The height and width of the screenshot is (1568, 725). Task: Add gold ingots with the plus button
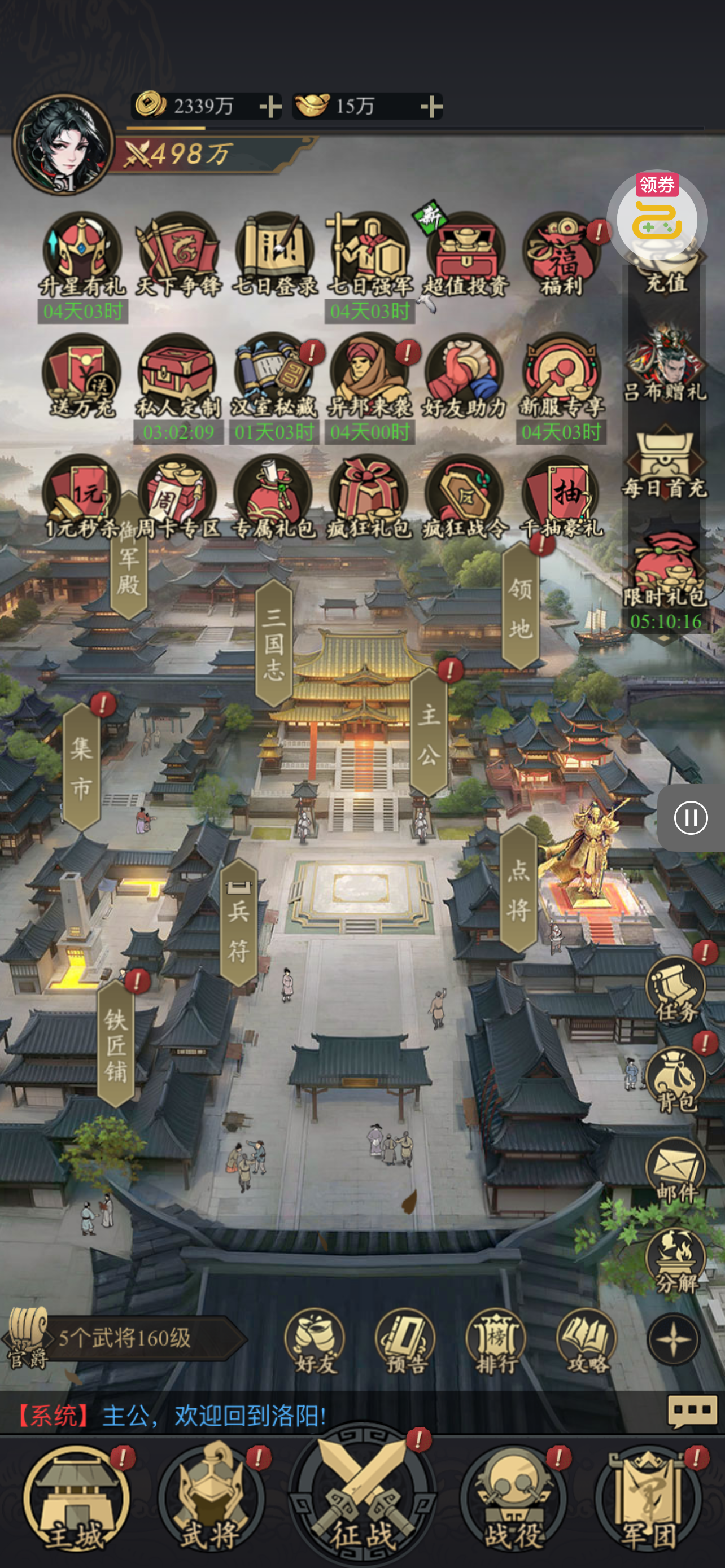(431, 107)
